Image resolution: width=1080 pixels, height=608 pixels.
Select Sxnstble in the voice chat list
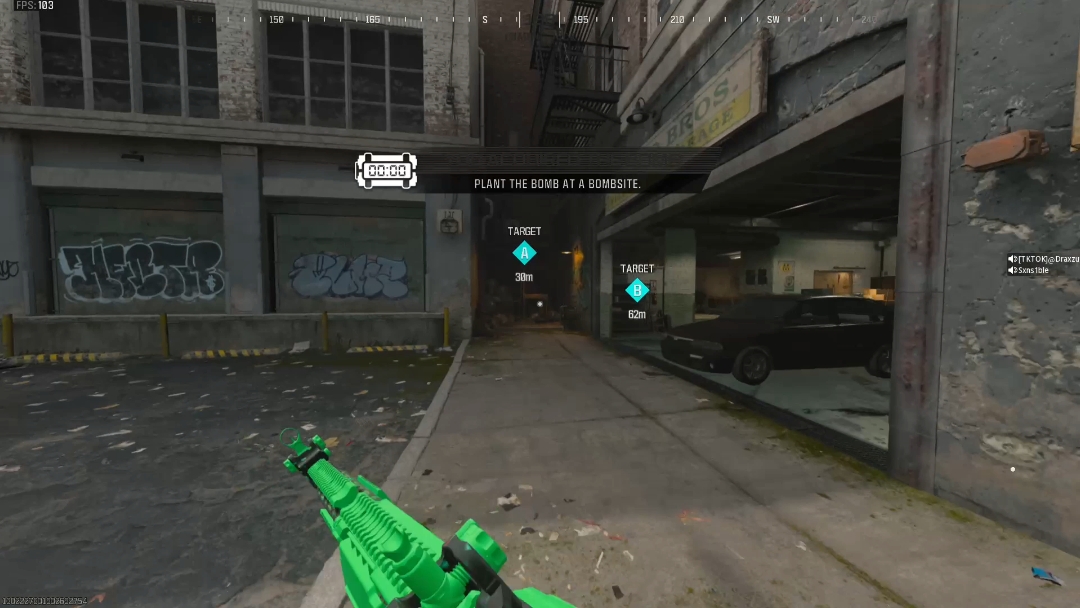pyautogui.click(x=1033, y=270)
